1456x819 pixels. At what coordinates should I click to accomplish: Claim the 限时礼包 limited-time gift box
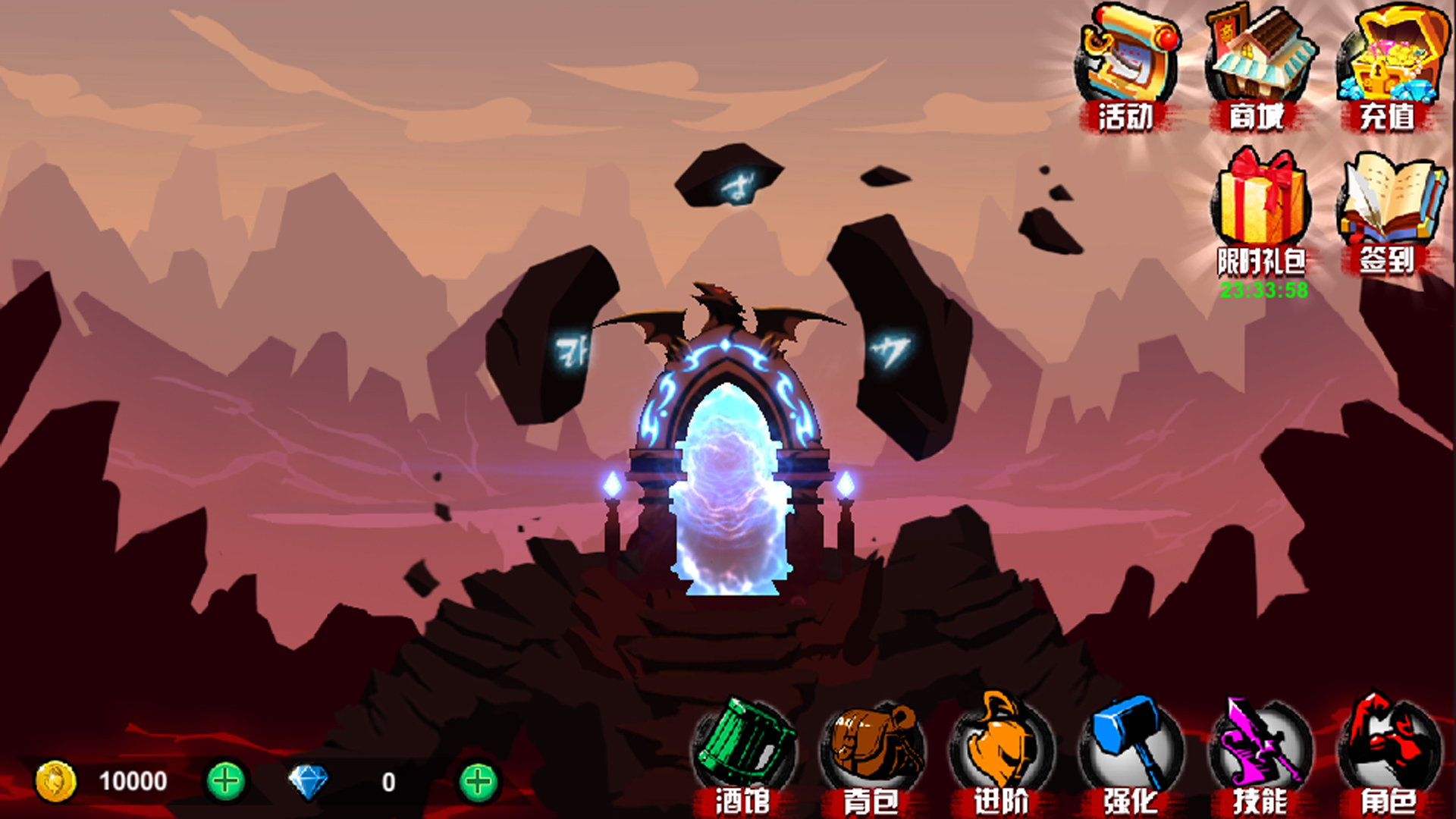coord(1261,209)
